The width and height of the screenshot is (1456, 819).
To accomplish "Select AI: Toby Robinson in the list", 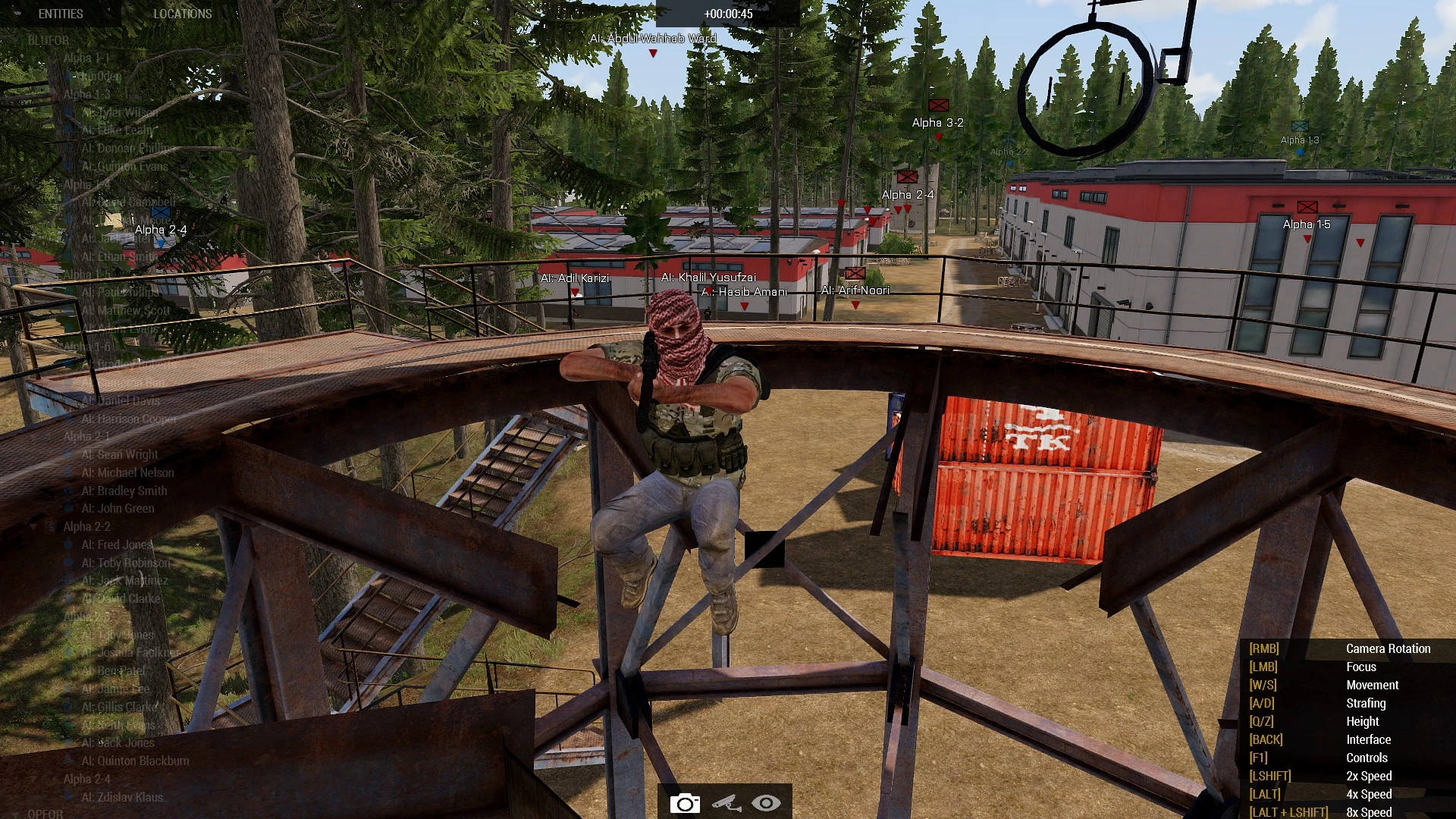I will coord(126,563).
